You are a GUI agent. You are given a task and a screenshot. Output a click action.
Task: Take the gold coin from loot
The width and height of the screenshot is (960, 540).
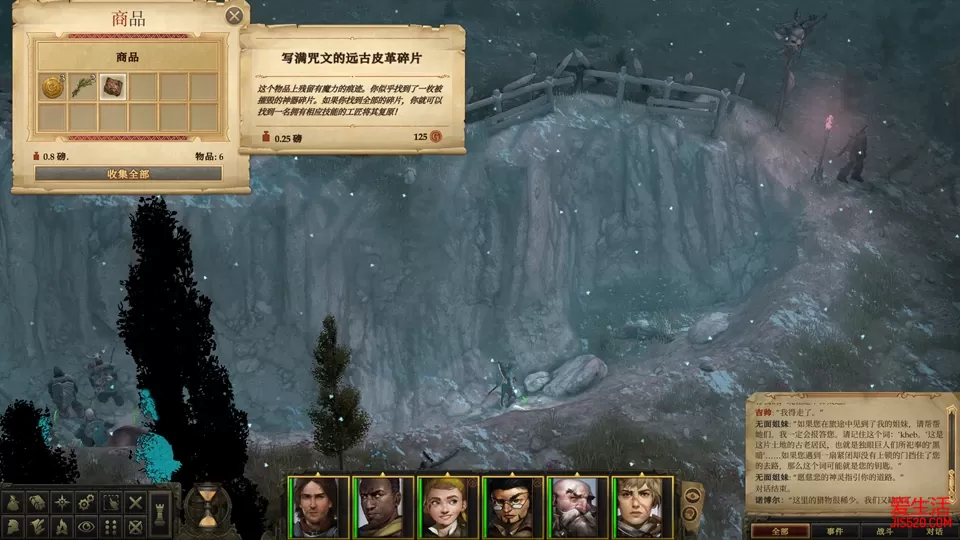point(52,87)
